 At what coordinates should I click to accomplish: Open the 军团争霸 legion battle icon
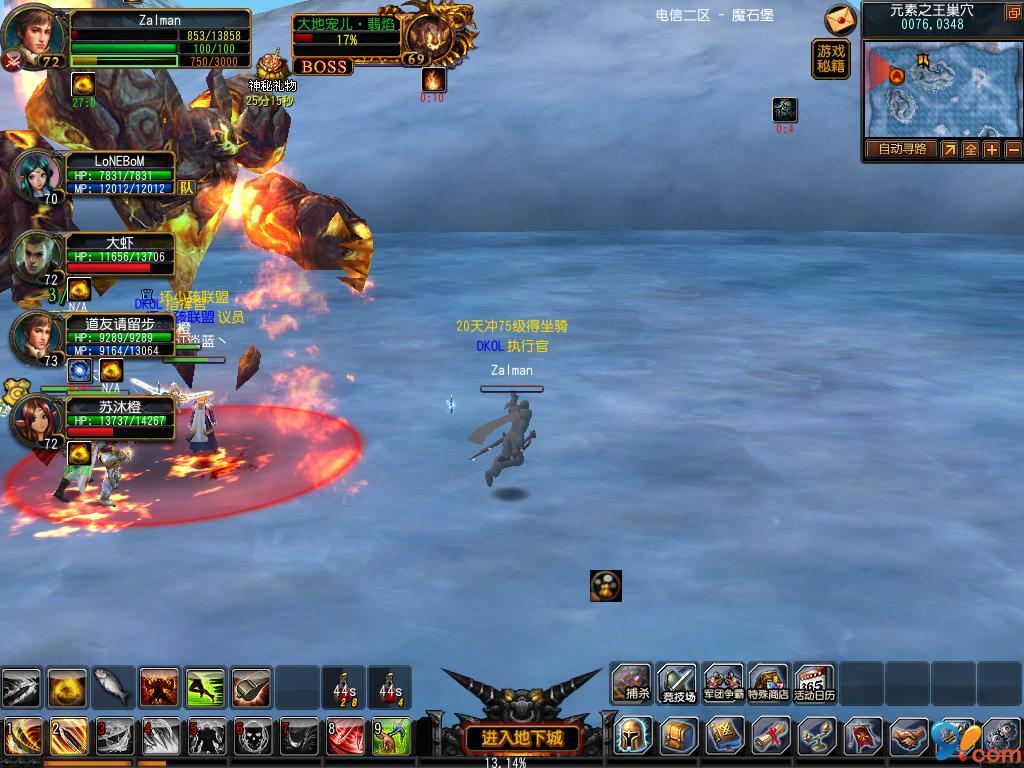(723, 685)
